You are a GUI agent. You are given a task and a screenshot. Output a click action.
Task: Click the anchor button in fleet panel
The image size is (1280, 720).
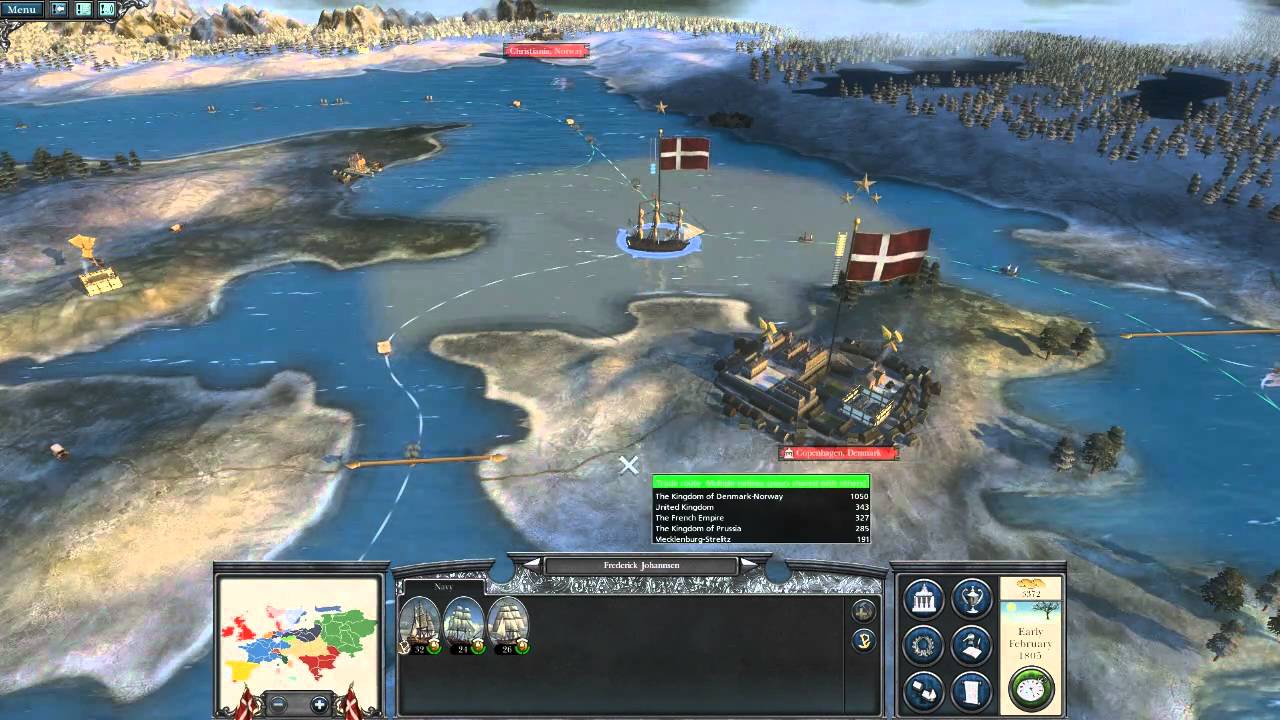coord(863,640)
